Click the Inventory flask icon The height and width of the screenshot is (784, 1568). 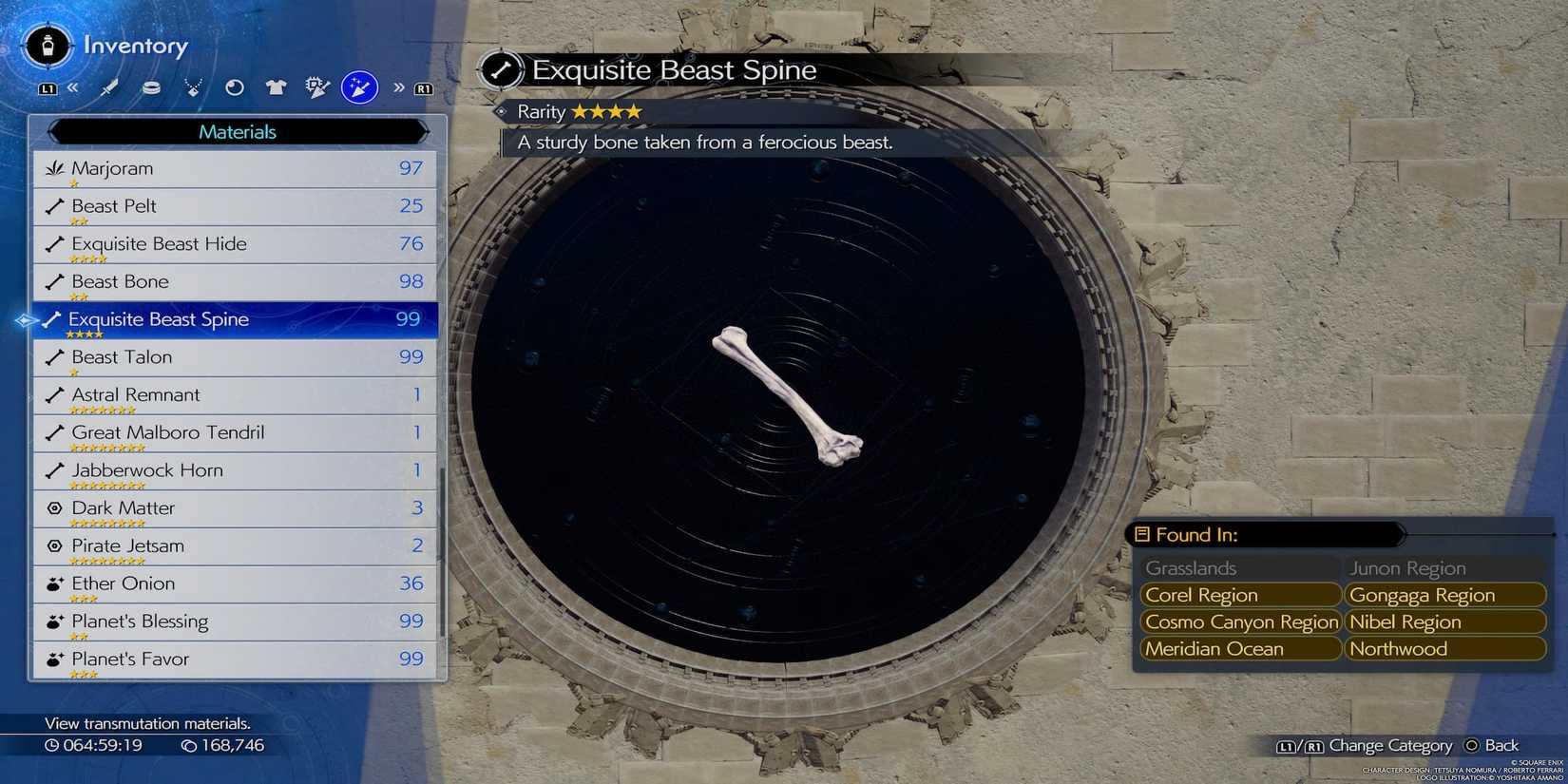pos(46,46)
